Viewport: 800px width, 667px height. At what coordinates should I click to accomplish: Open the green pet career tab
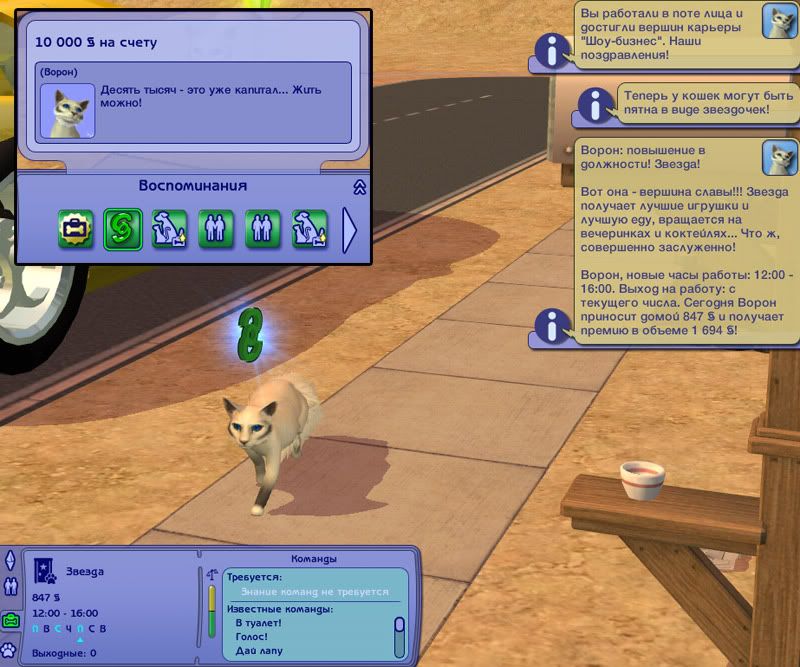[11, 620]
